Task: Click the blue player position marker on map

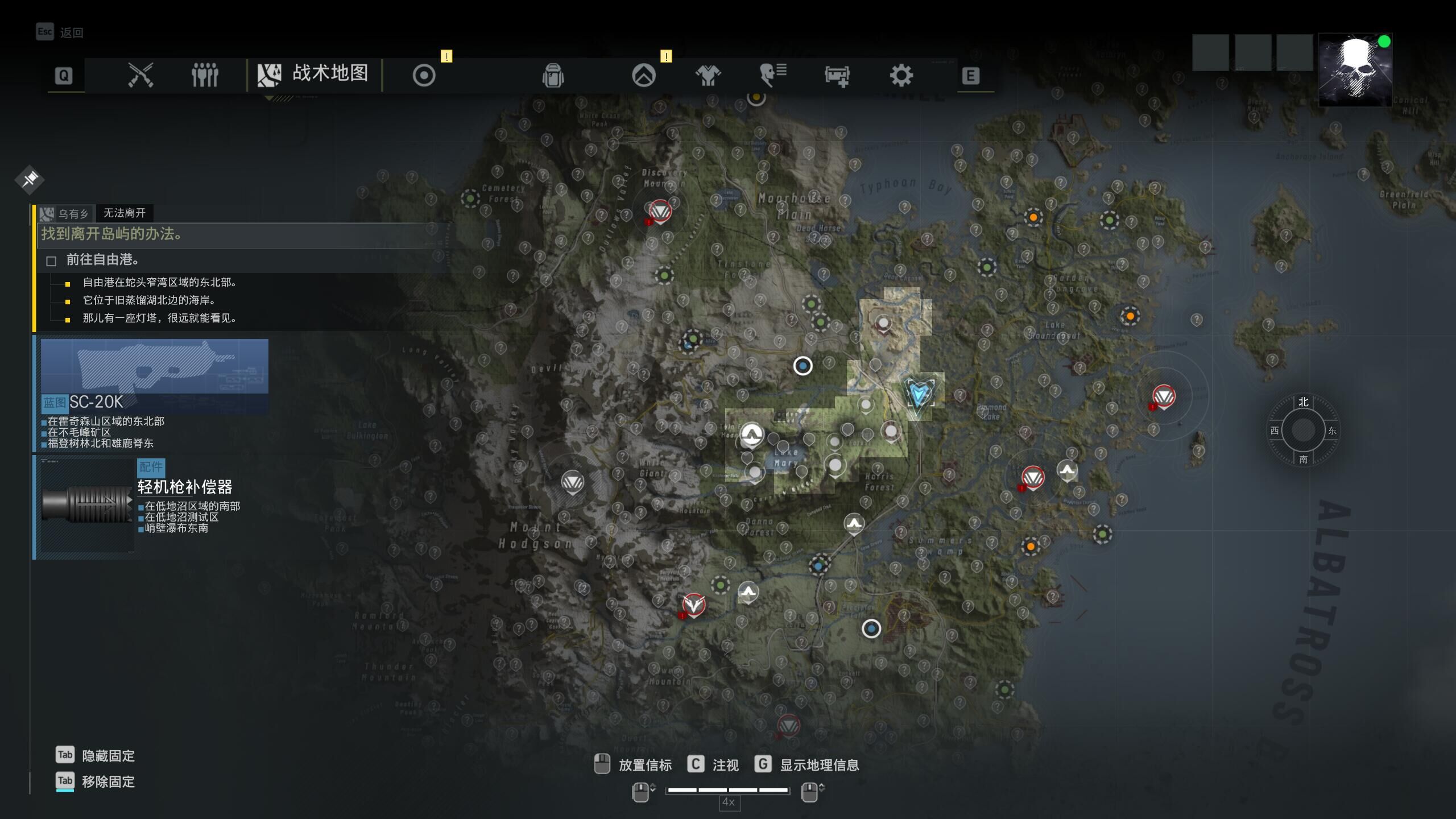Action: tap(919, 394)
